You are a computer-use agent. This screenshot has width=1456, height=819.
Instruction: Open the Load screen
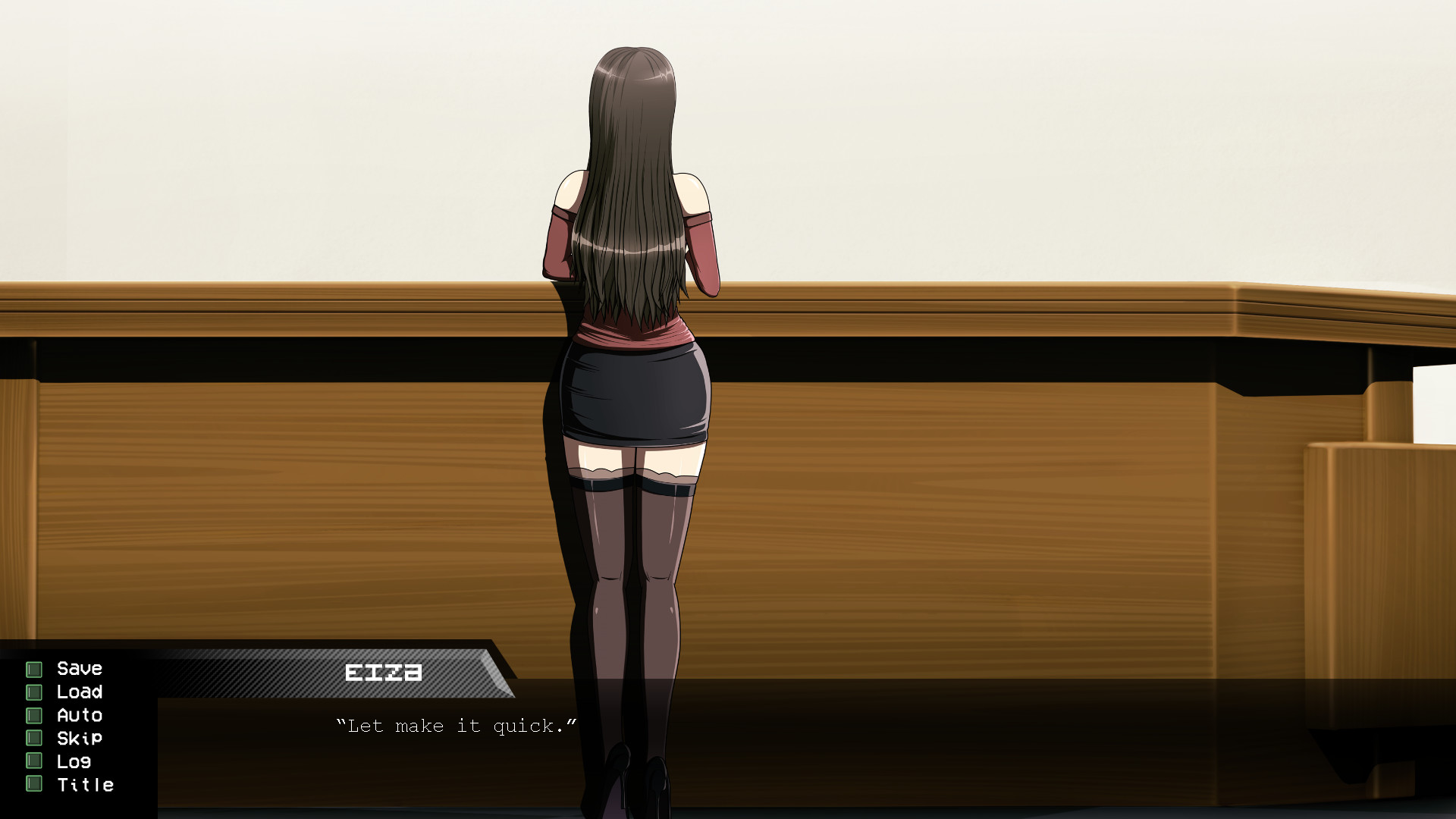pos(80,692)
